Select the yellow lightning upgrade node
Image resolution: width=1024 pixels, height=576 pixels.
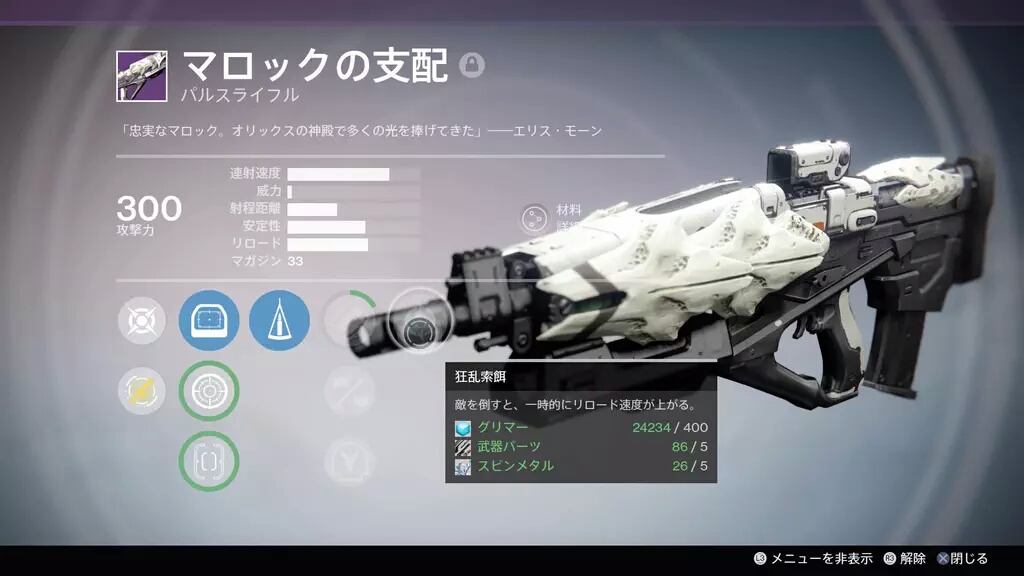pyautogui.click(x=141, y=391)
